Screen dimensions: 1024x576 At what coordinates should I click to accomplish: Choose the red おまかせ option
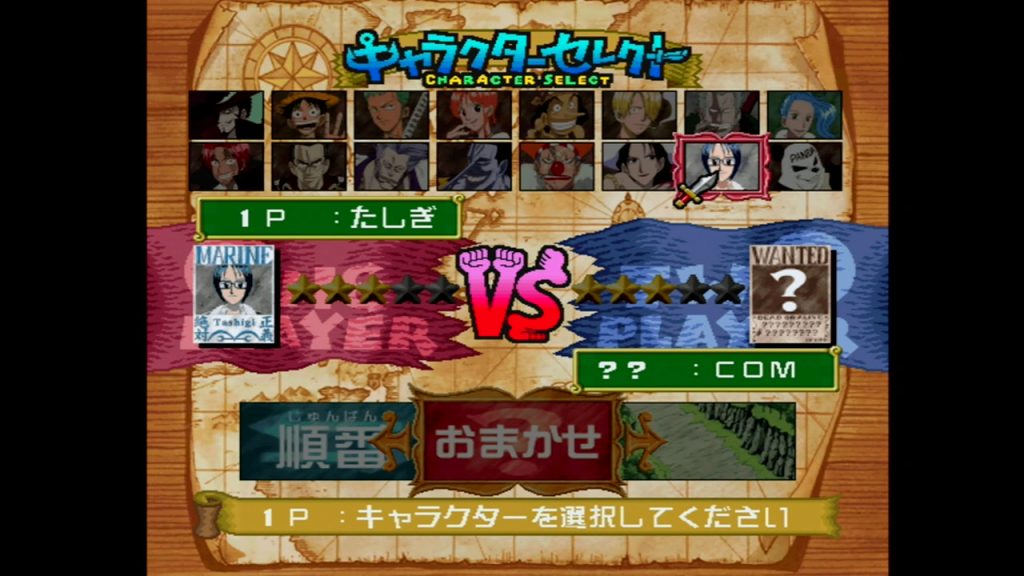click(x=518, y=440)
